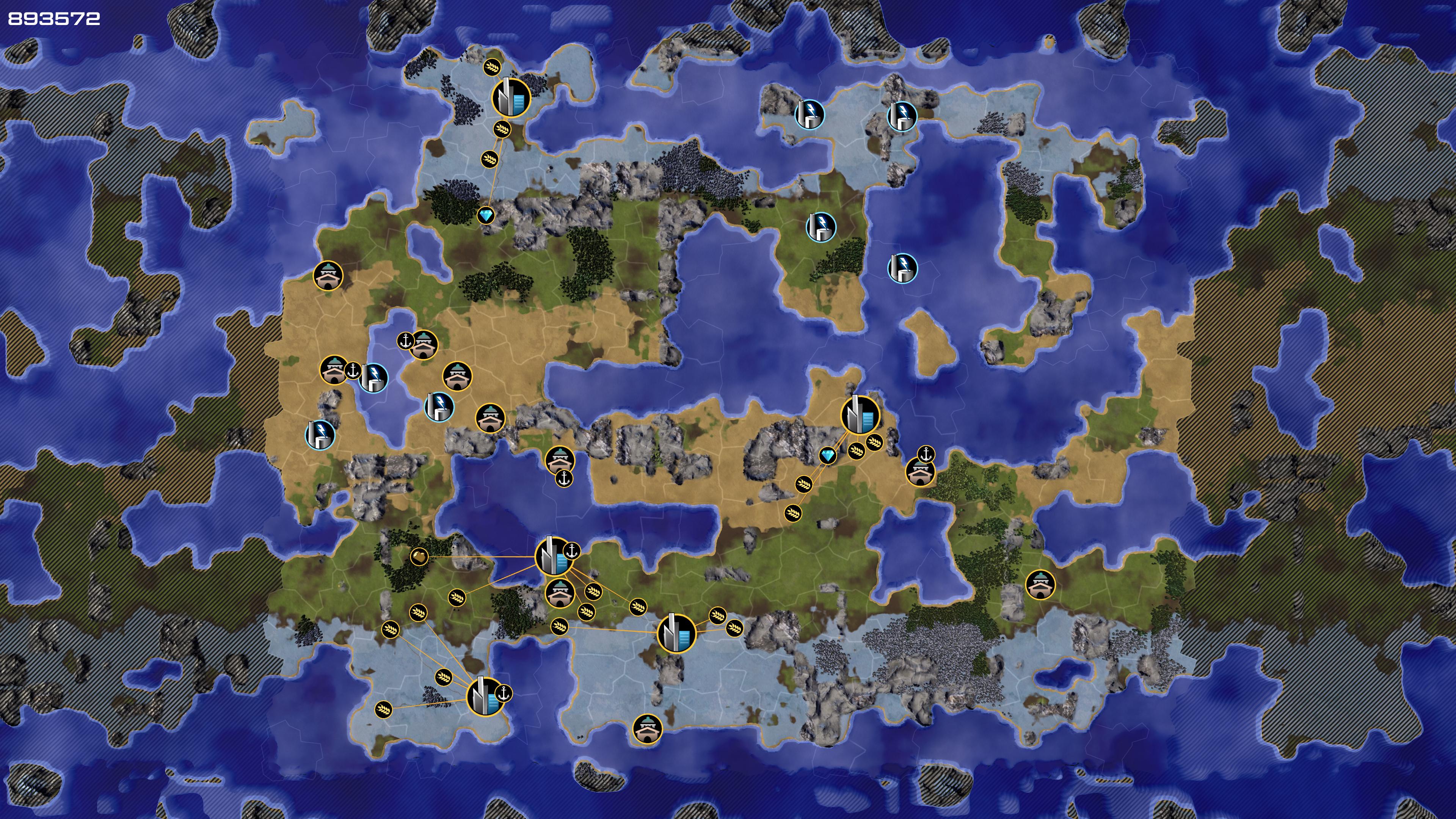Select the gold nugget resource marker
Image resolution: width=1456 pixels, height=819 pixels.
point(419,557)
